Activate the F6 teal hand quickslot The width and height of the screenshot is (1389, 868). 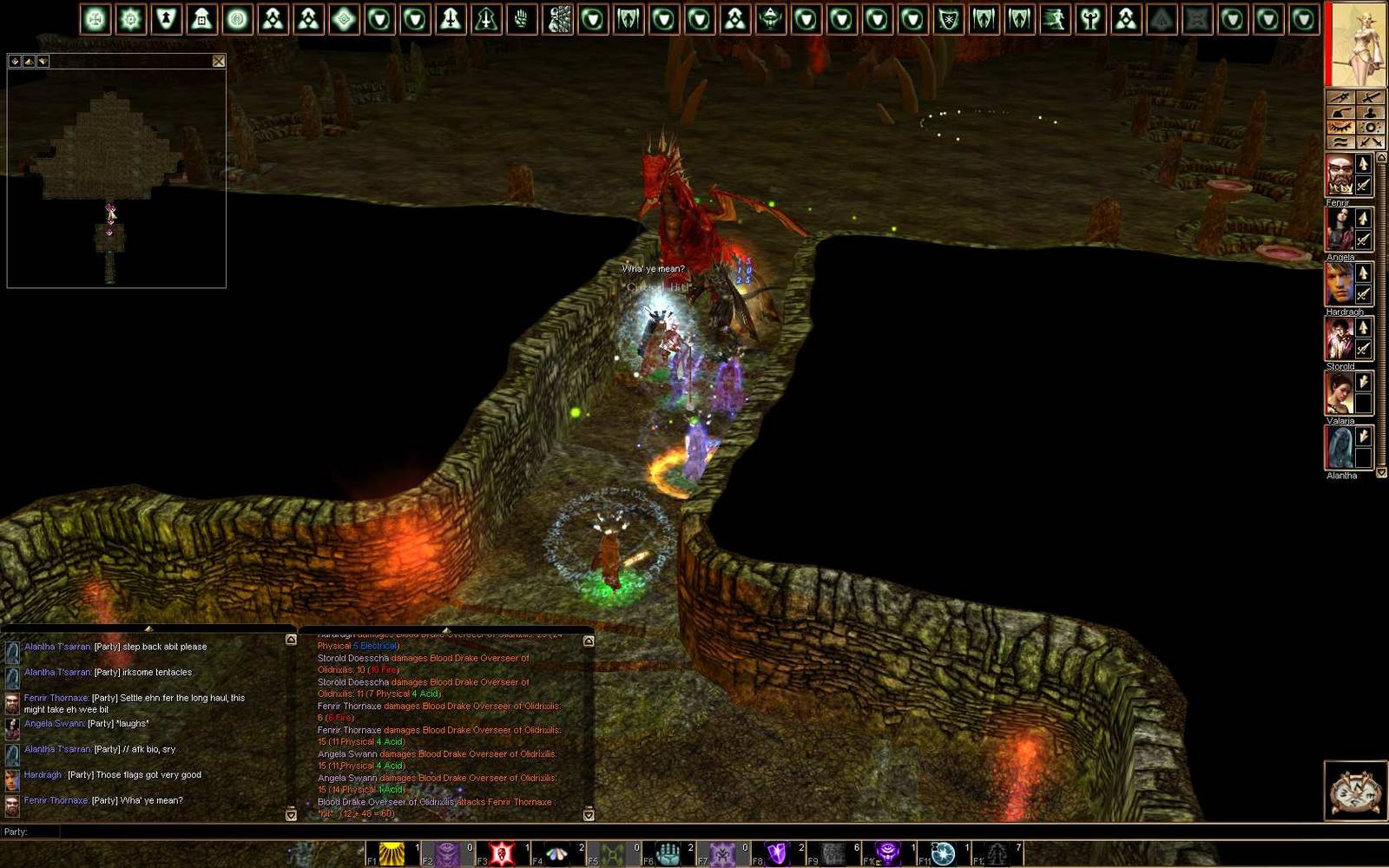pyautogui.click(x=667, y=854)
